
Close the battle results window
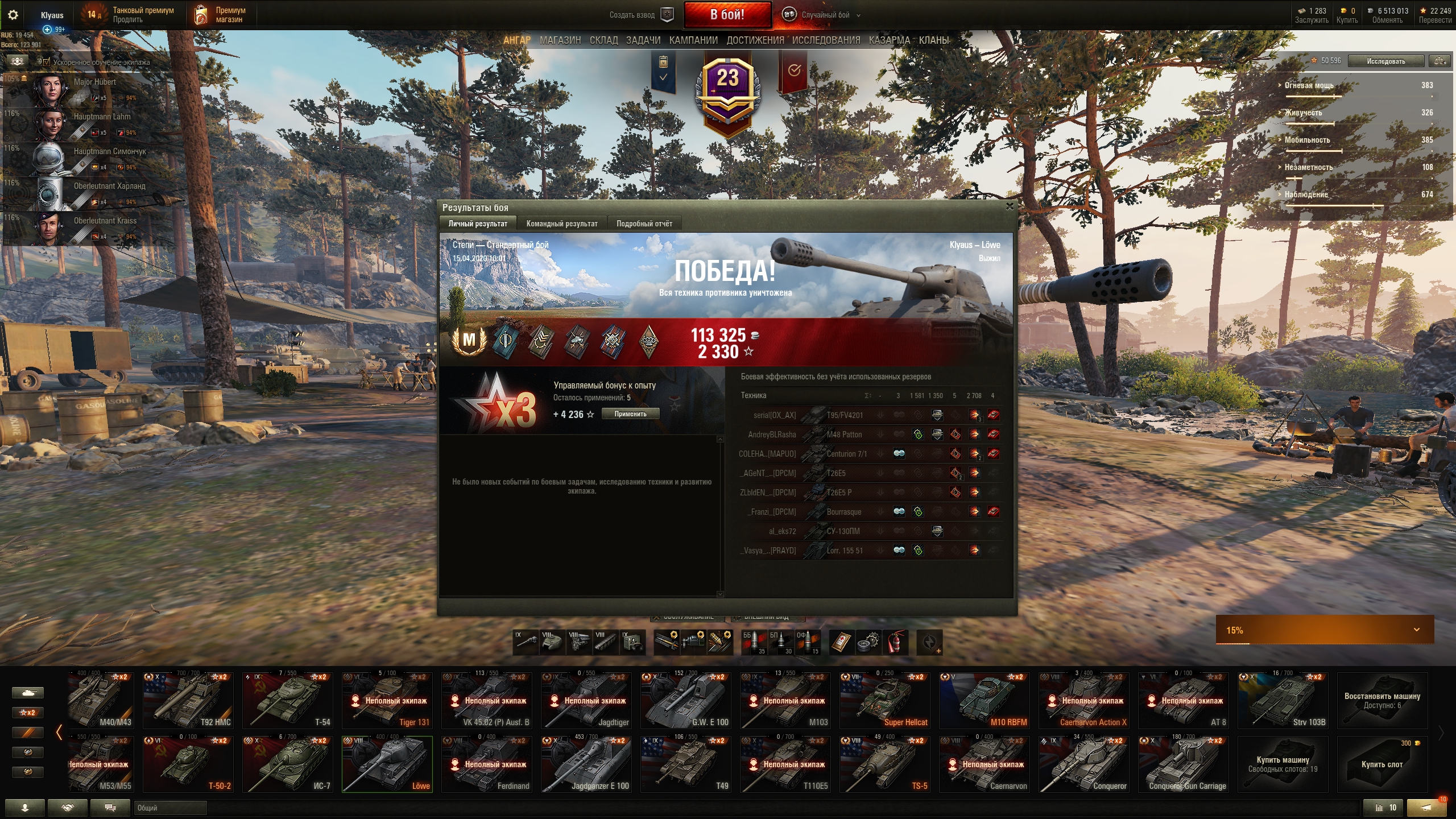pyautogui.click(x=1010, y=206)
